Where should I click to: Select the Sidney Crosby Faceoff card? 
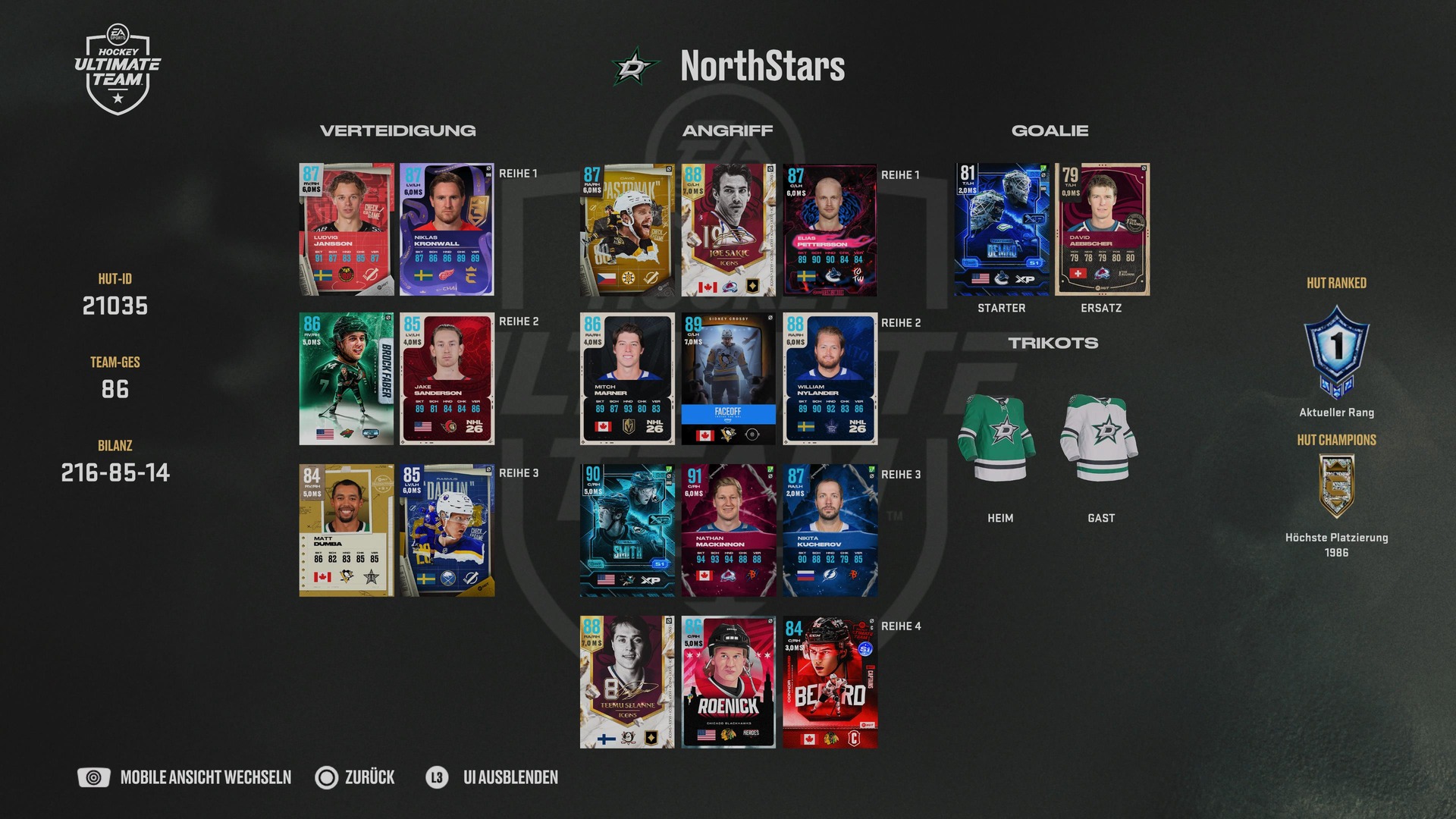728,378
